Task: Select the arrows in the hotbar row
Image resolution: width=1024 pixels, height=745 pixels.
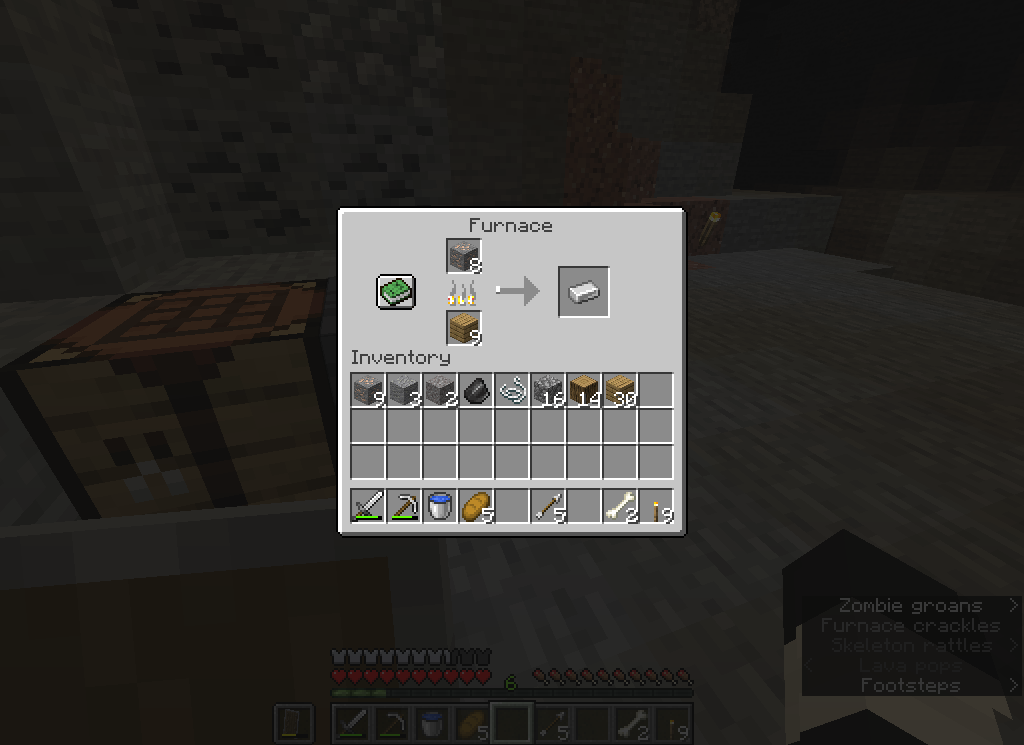Action: tap(548, 506)
